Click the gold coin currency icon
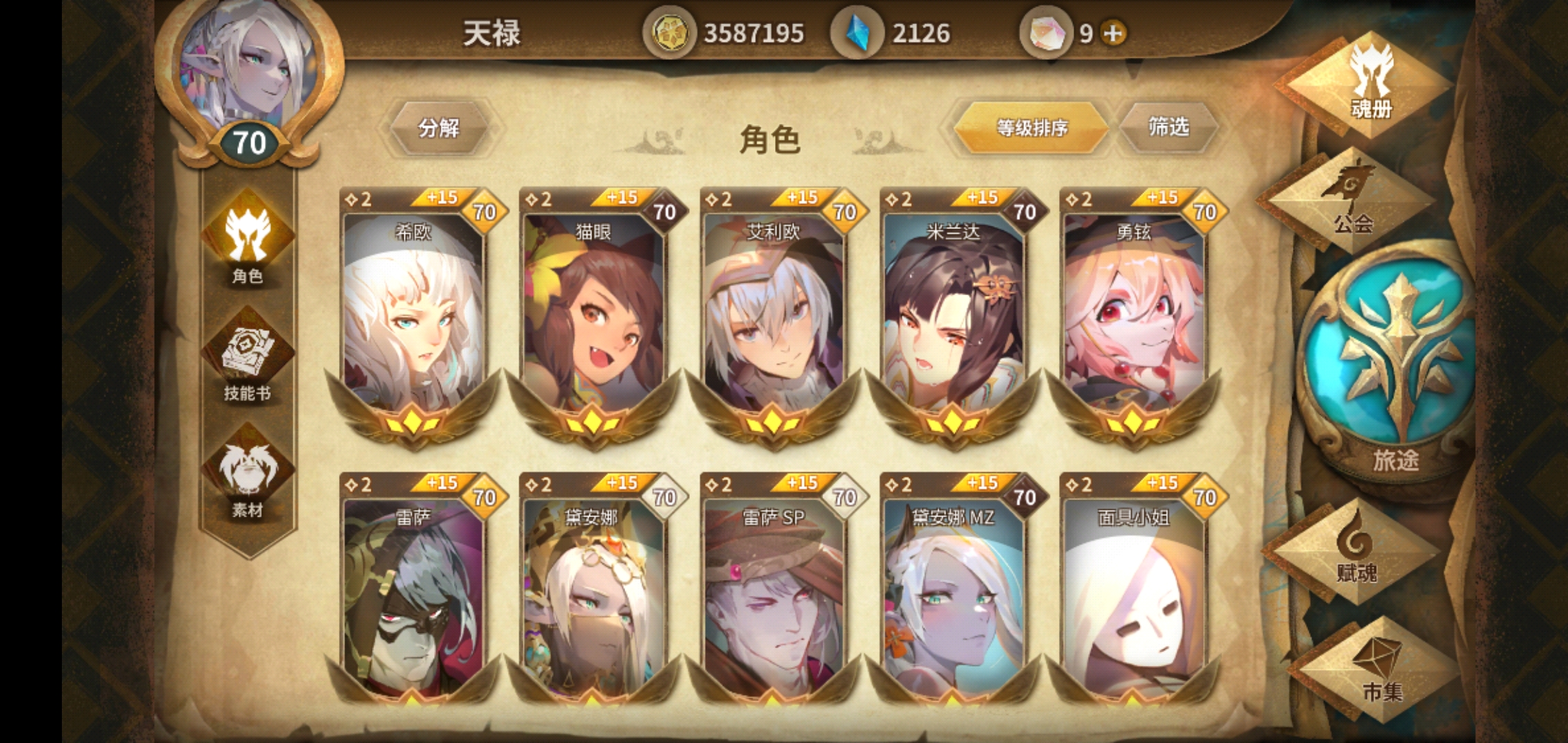This screenshot has height=743, width=1568. 669,31
